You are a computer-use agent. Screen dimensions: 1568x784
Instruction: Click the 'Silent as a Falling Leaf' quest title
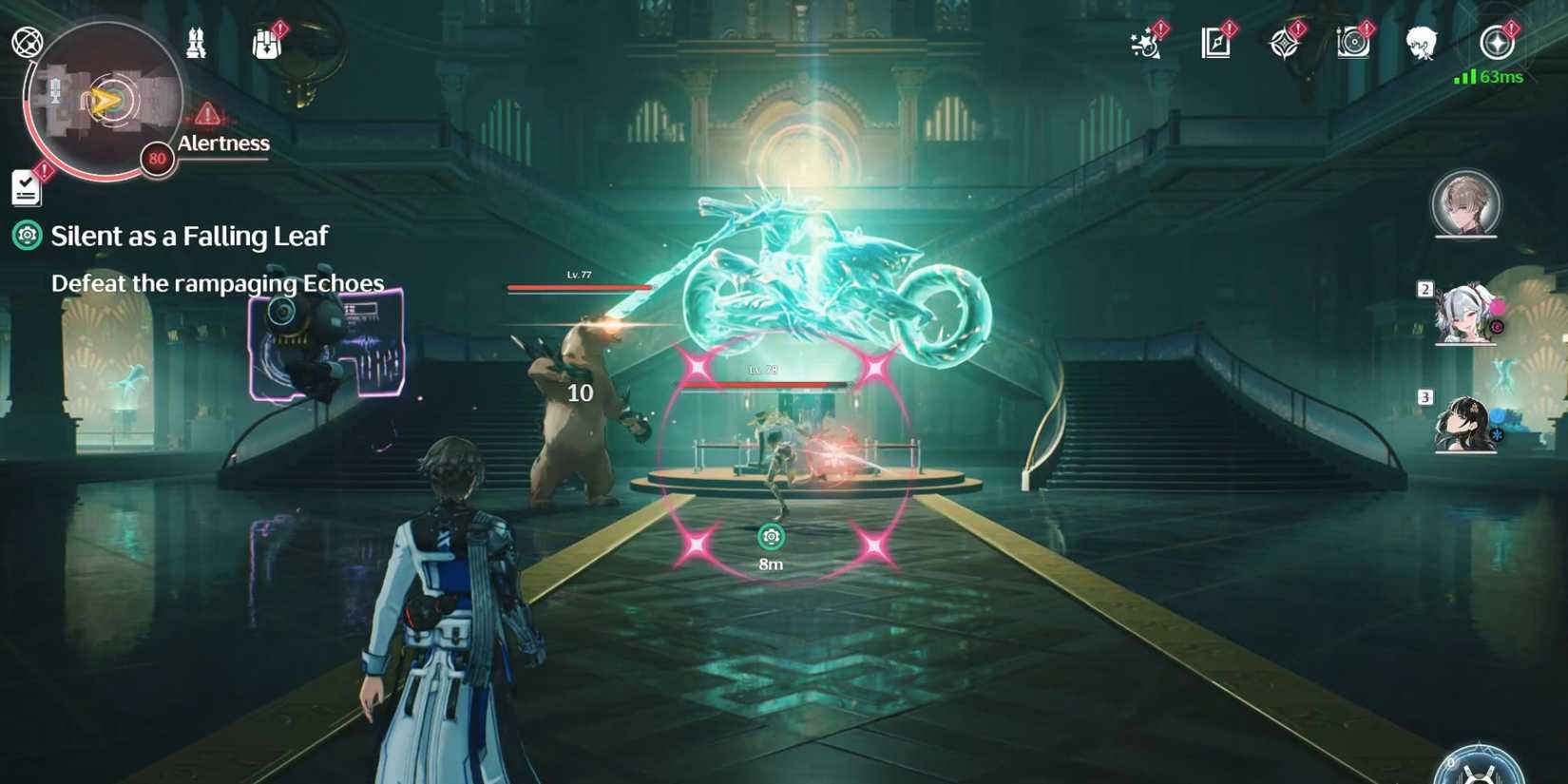coord(190,236)
